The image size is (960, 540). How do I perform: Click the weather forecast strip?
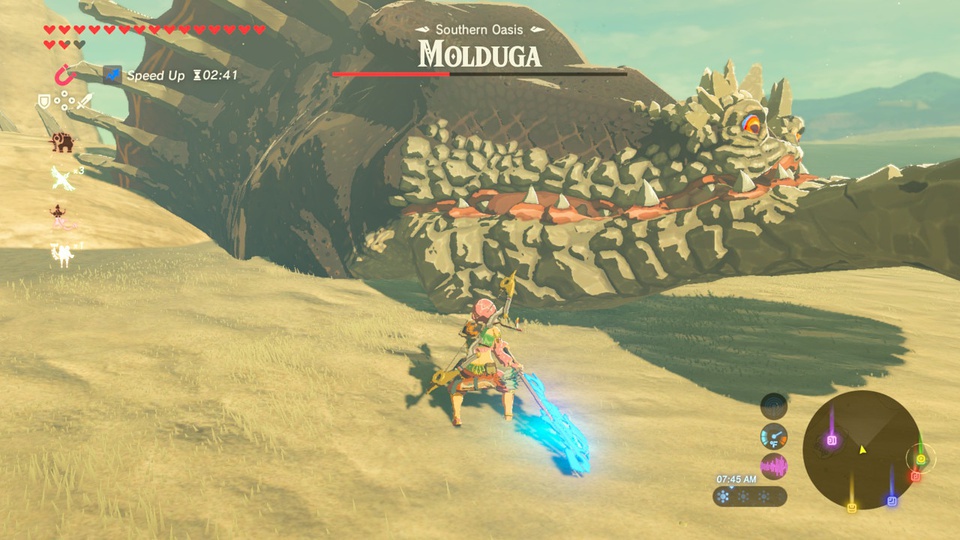[750, 496]
